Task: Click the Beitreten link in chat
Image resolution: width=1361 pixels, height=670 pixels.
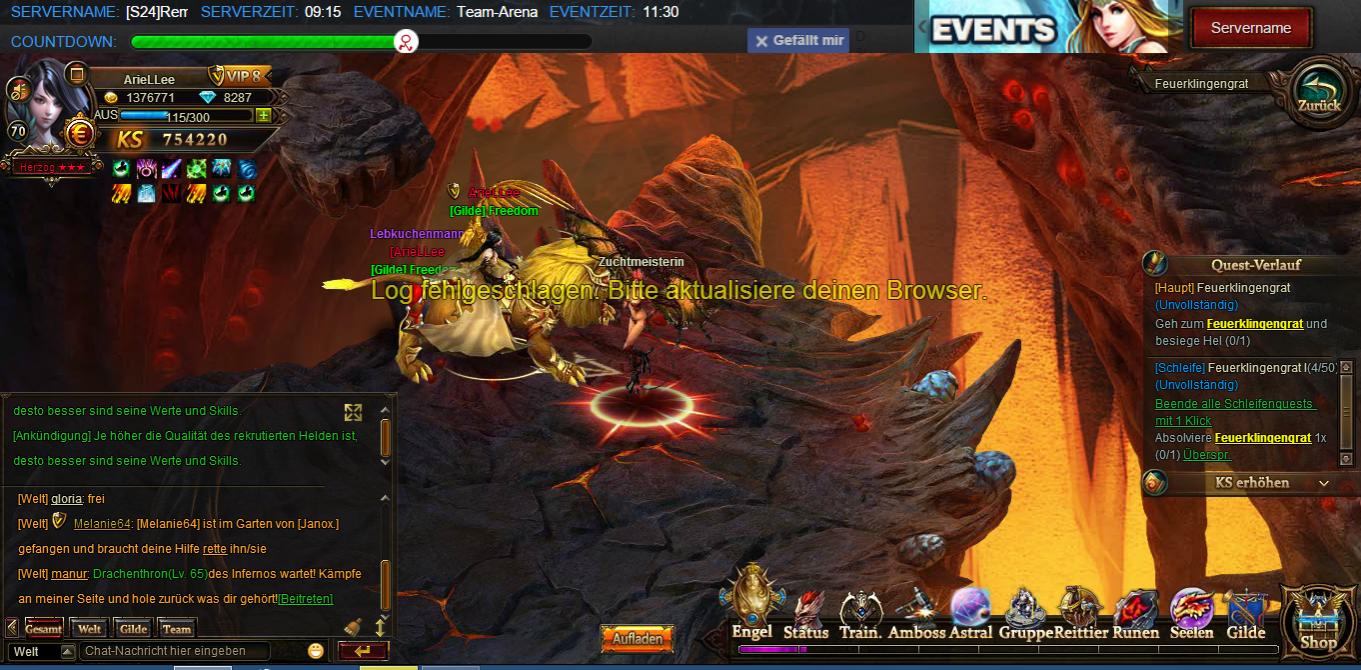Action: click(306, 599)
